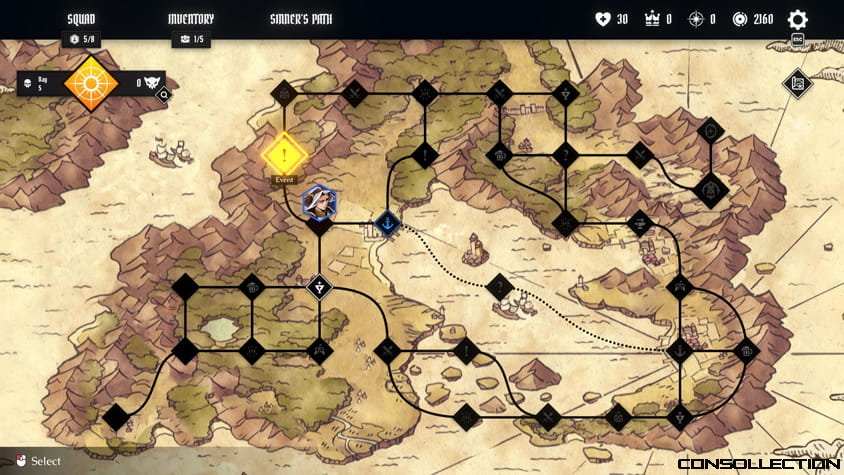Select the white triangle node below the hero
This screenshot has width=844, height=475.
[x=318, y=288]
